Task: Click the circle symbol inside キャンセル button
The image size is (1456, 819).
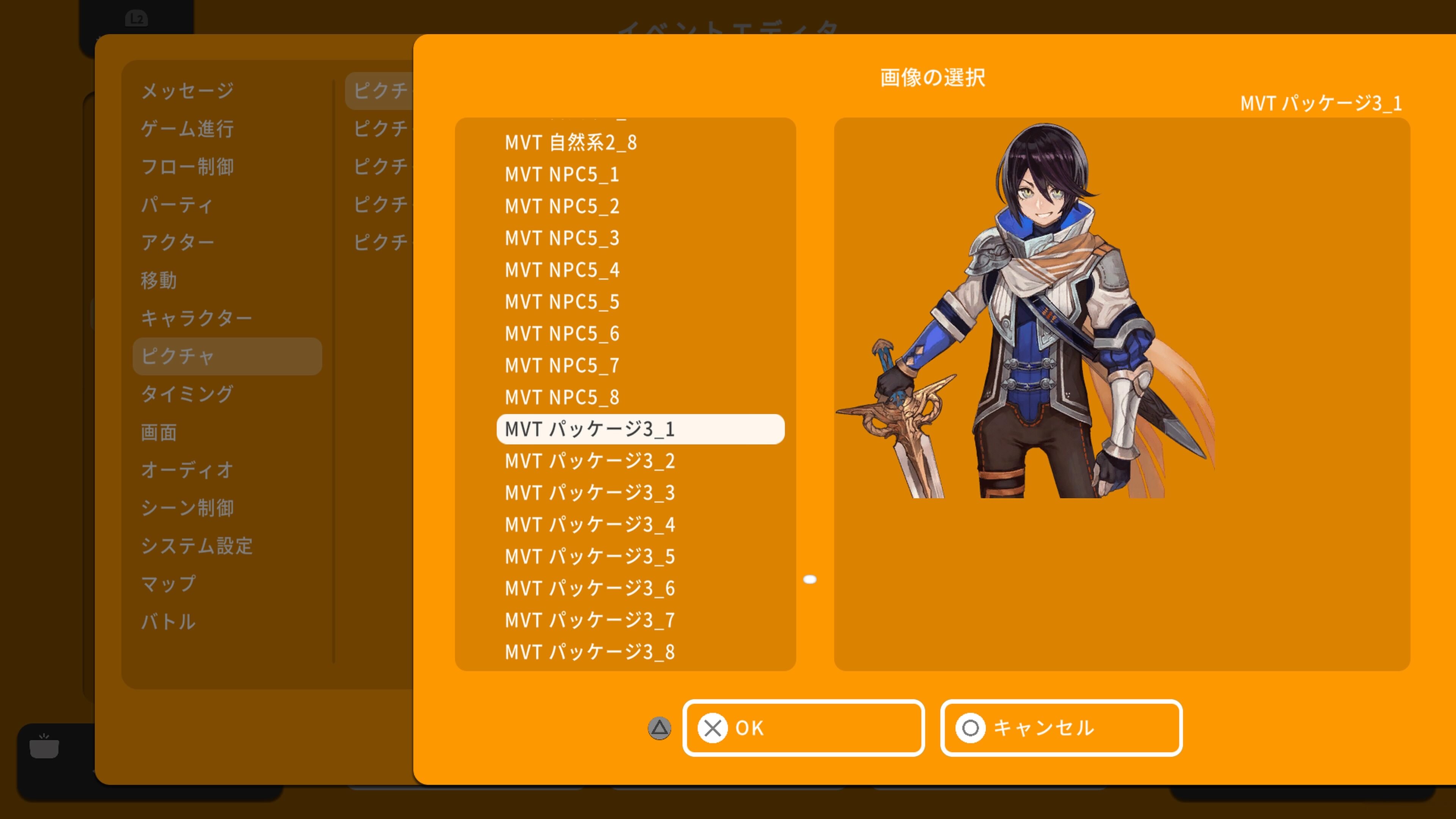Action: pos(971,728)
